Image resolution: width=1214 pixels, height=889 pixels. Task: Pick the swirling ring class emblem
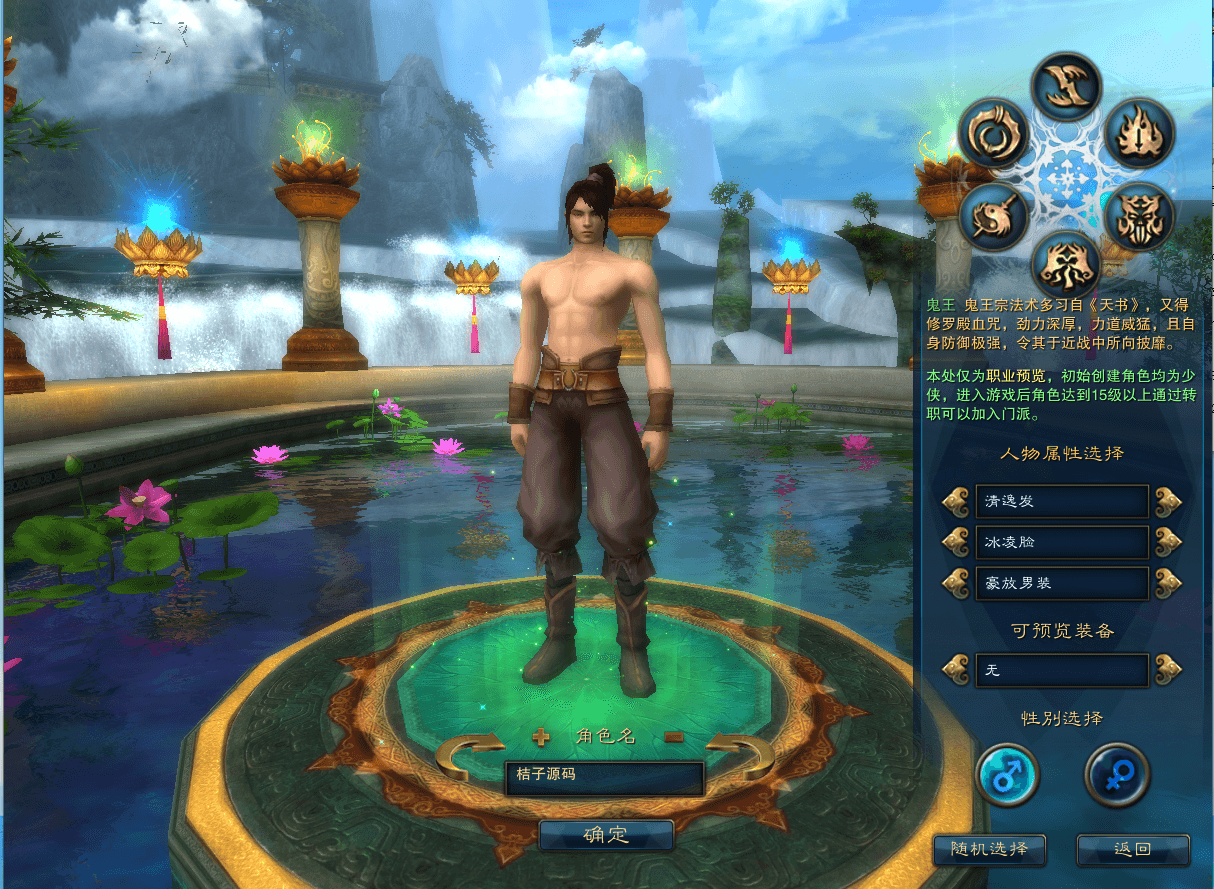click(x=994, y=134)
